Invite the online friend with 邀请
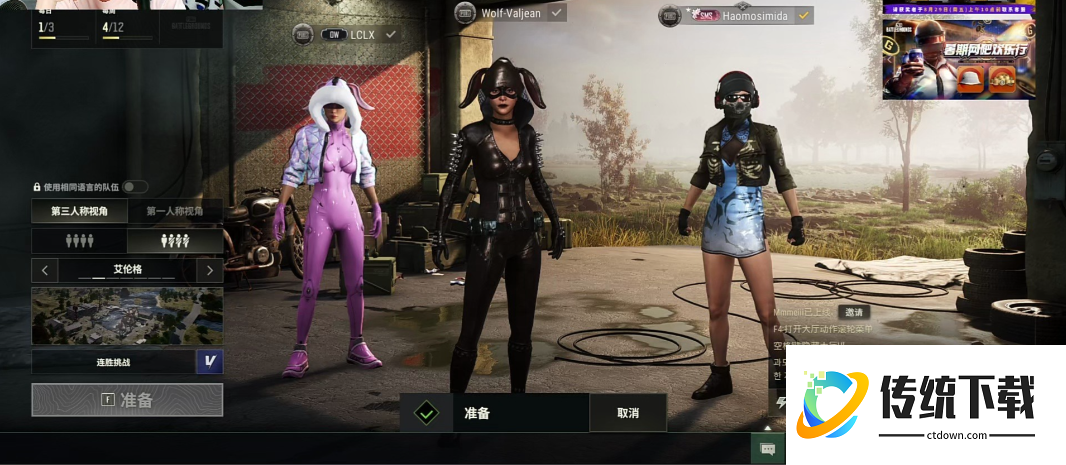The image size is (1066, 465). pyautogui.click(x=853, y=313)
